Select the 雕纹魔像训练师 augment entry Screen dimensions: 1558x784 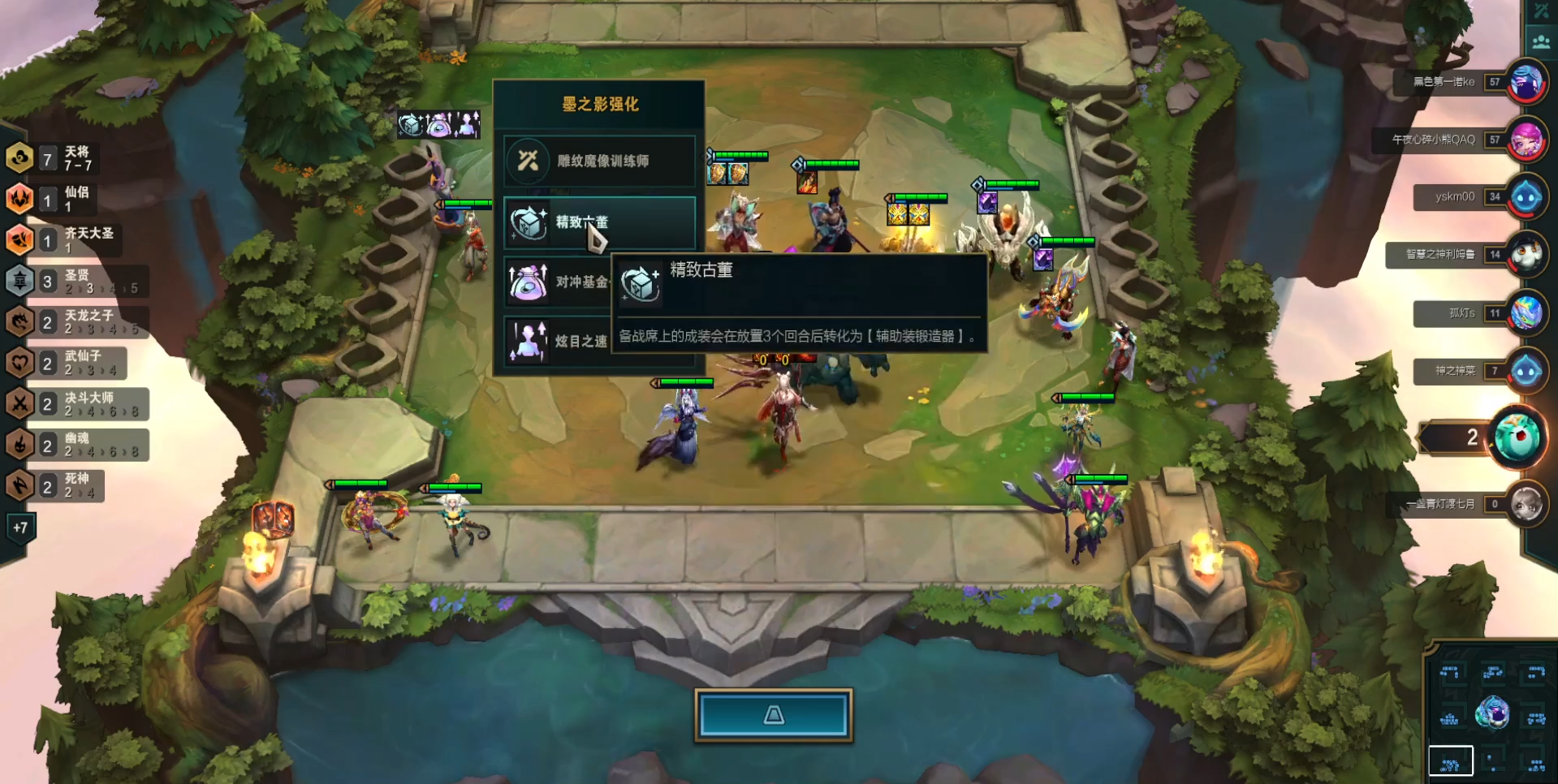pos(599,161)
